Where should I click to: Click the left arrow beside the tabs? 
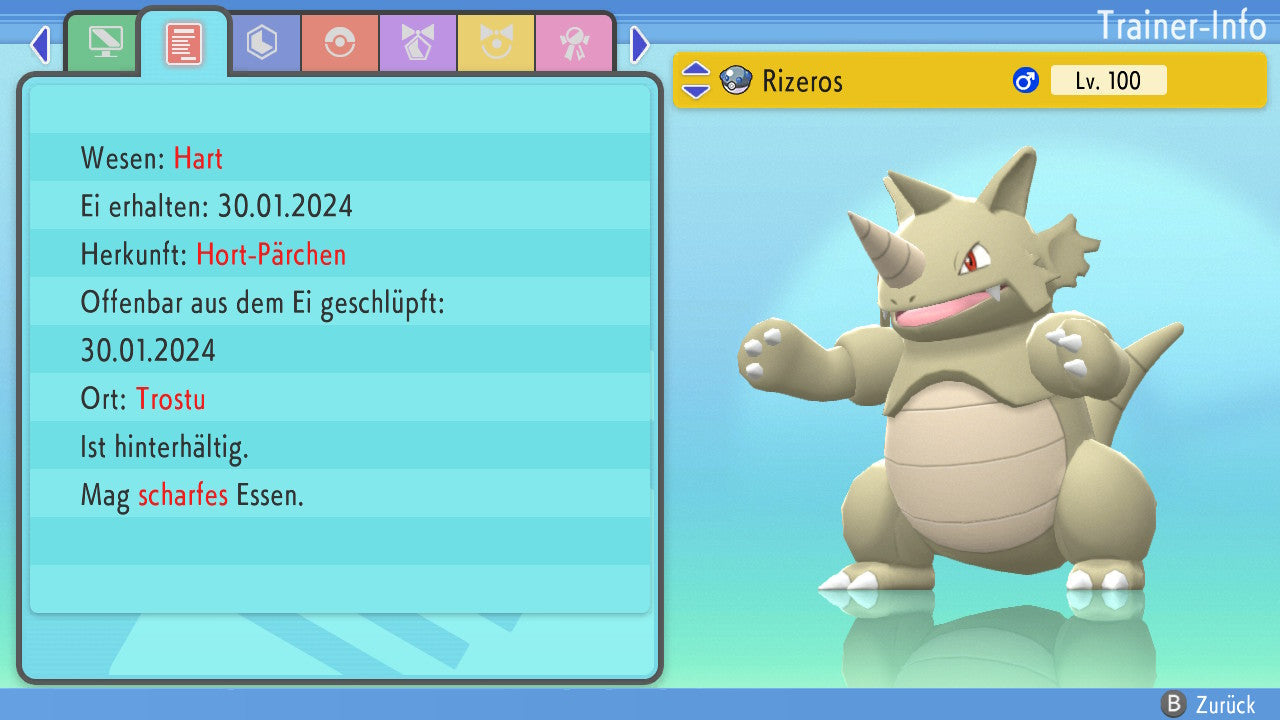40,44
